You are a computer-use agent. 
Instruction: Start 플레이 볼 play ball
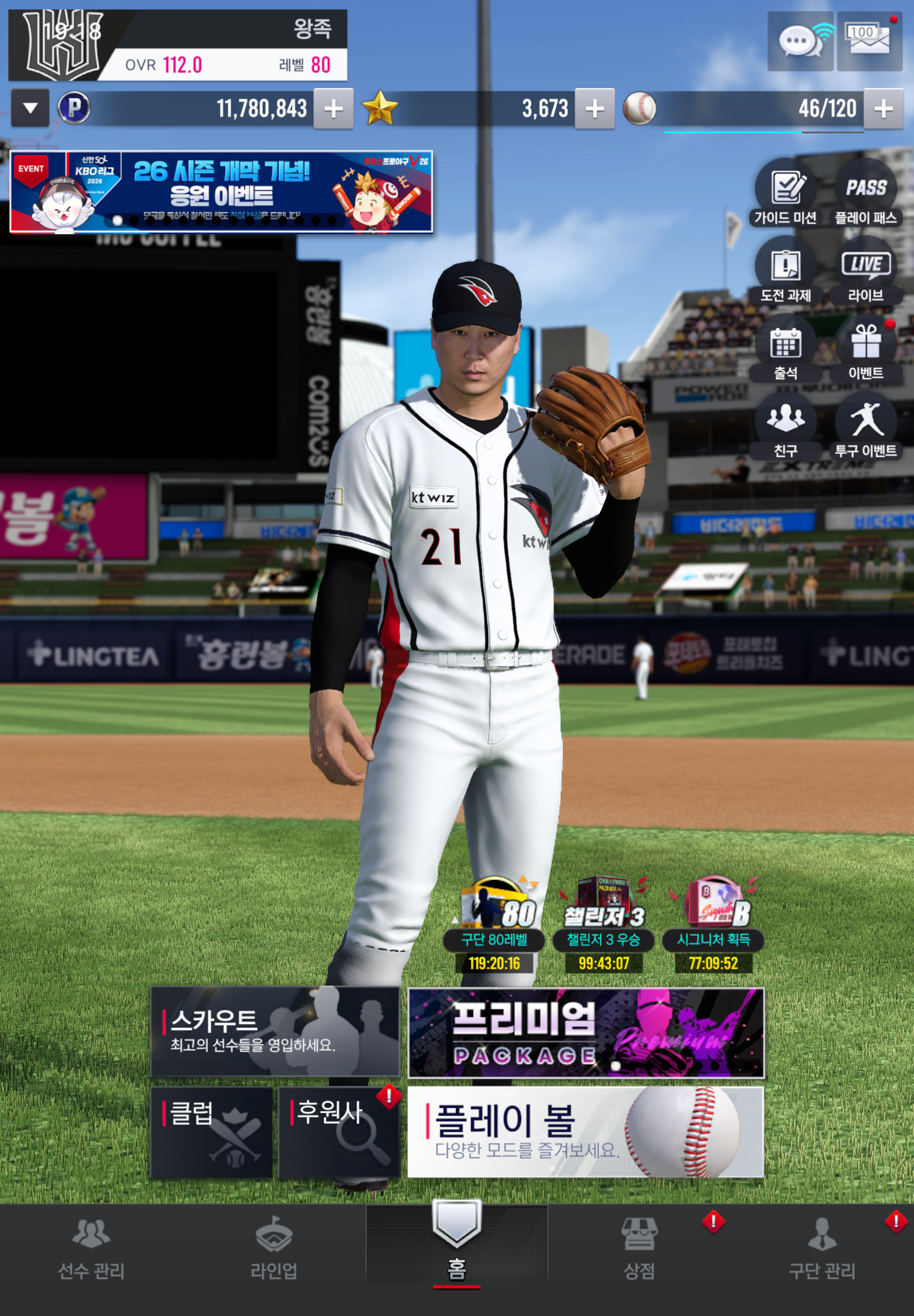(586, 1132)
